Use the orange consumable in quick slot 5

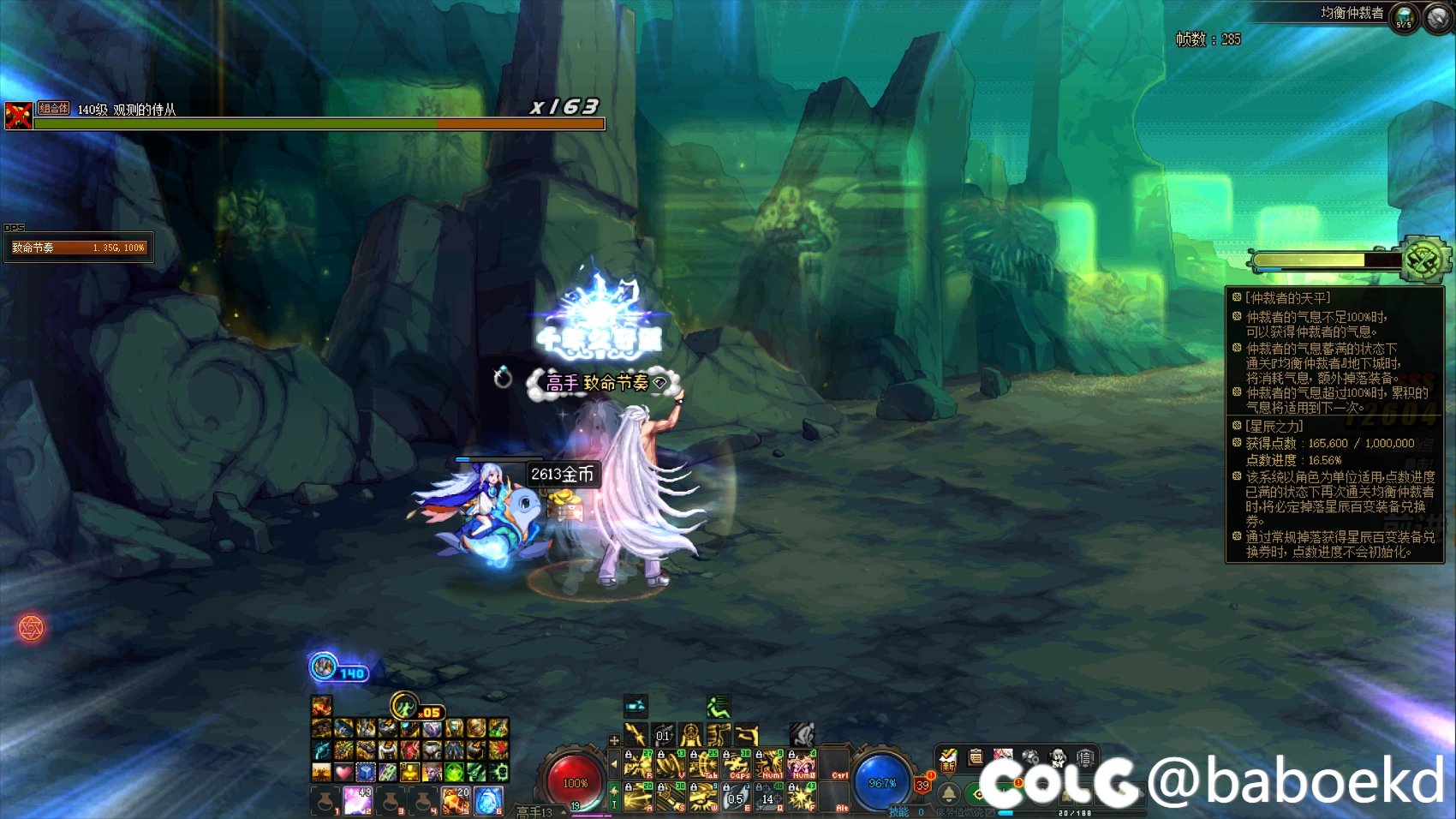coord(455,801)
